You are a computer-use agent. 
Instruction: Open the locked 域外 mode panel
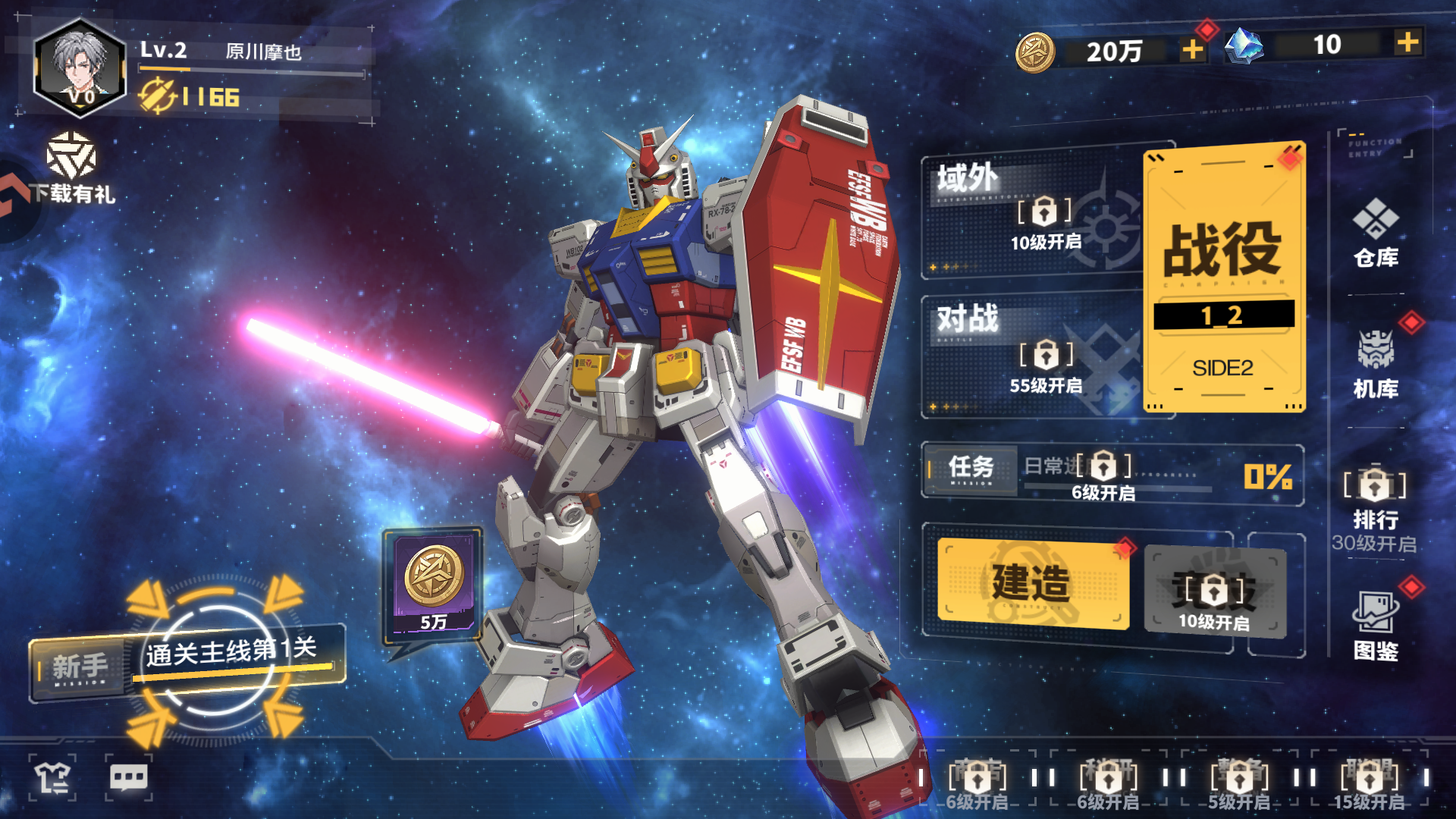(x=1033, y=211)
